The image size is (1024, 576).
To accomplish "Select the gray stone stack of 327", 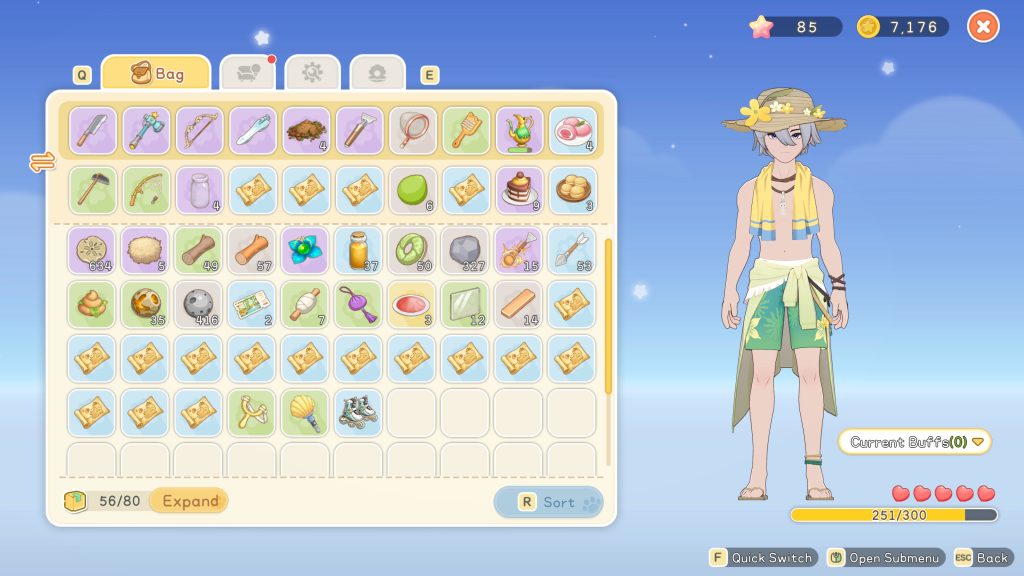I will tap(466, 251).
